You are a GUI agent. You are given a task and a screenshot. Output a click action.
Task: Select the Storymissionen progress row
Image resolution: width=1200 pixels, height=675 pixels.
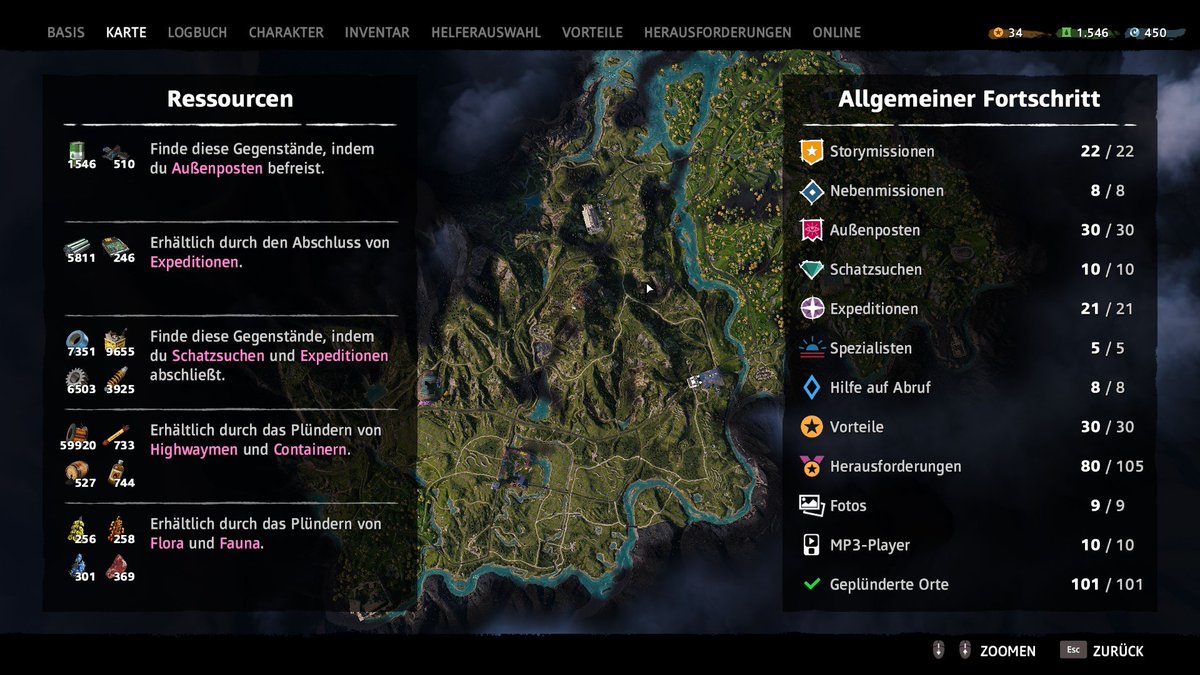968,152
